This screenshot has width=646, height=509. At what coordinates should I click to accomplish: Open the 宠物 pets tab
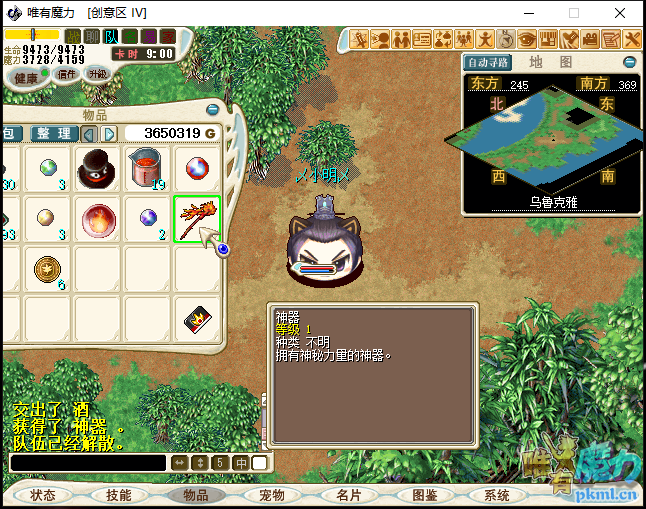[x=271, y=495]
